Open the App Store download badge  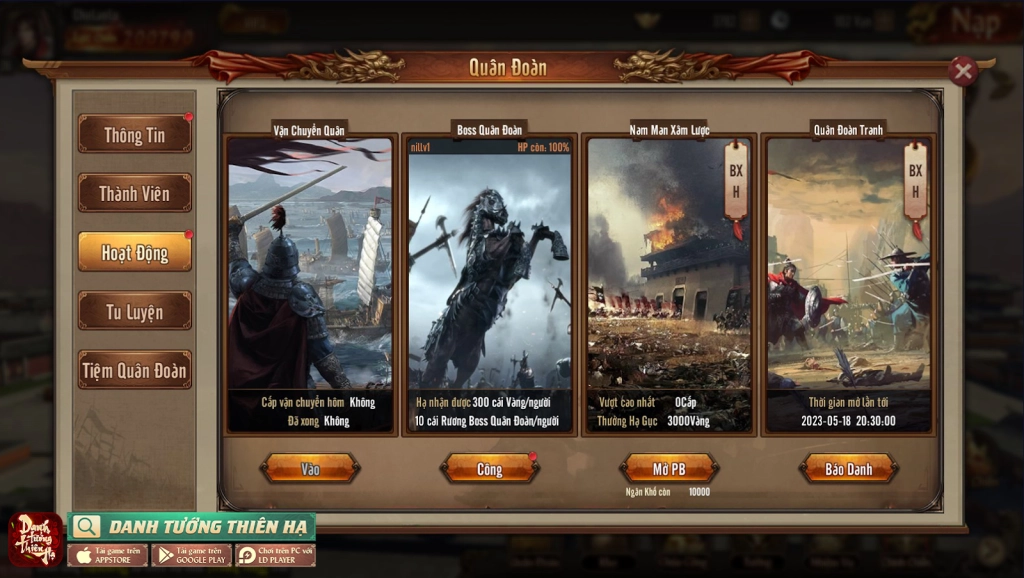pos(108,555)
